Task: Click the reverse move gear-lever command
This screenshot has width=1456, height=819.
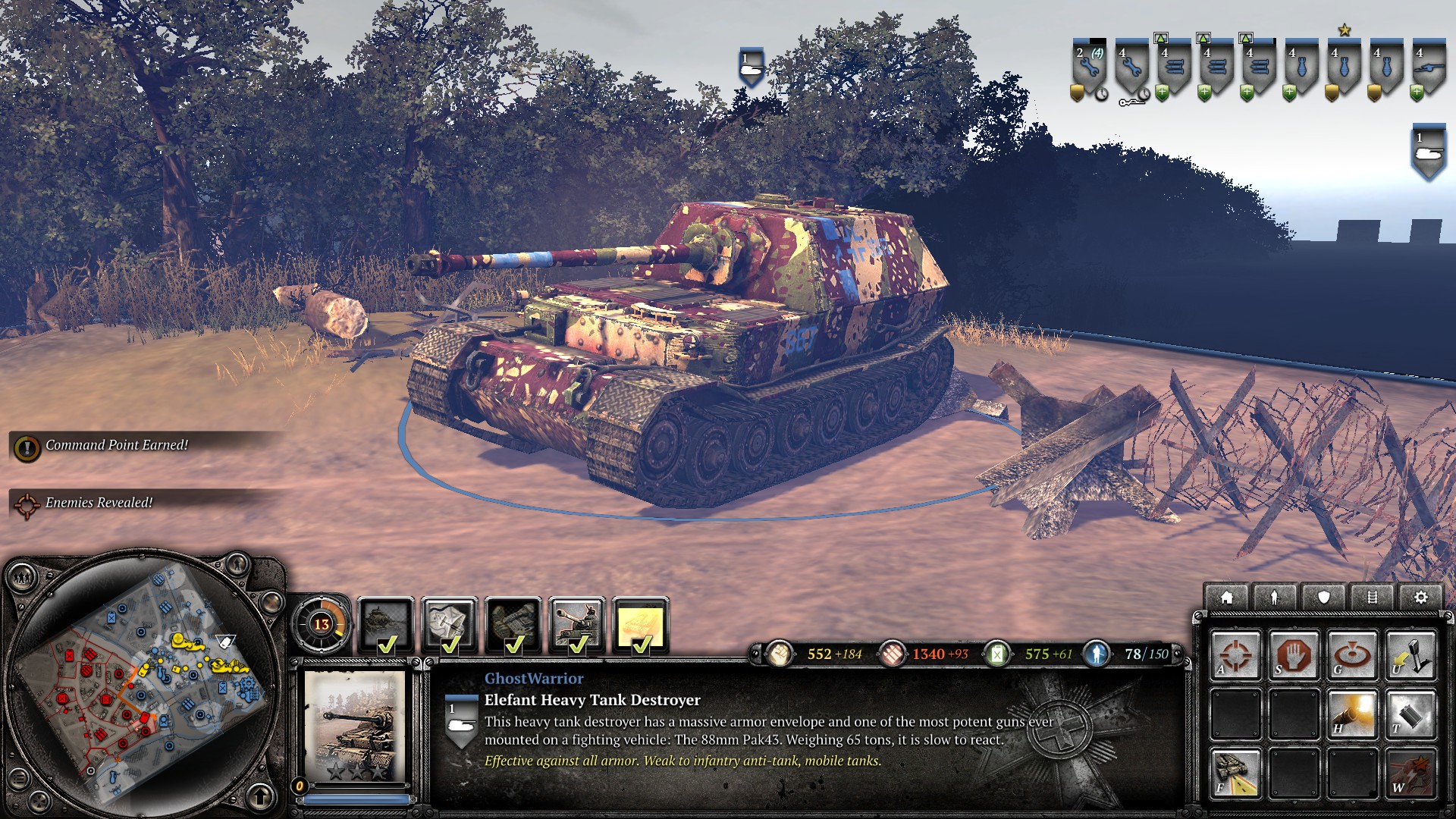Action: [x=1410, y=655]
